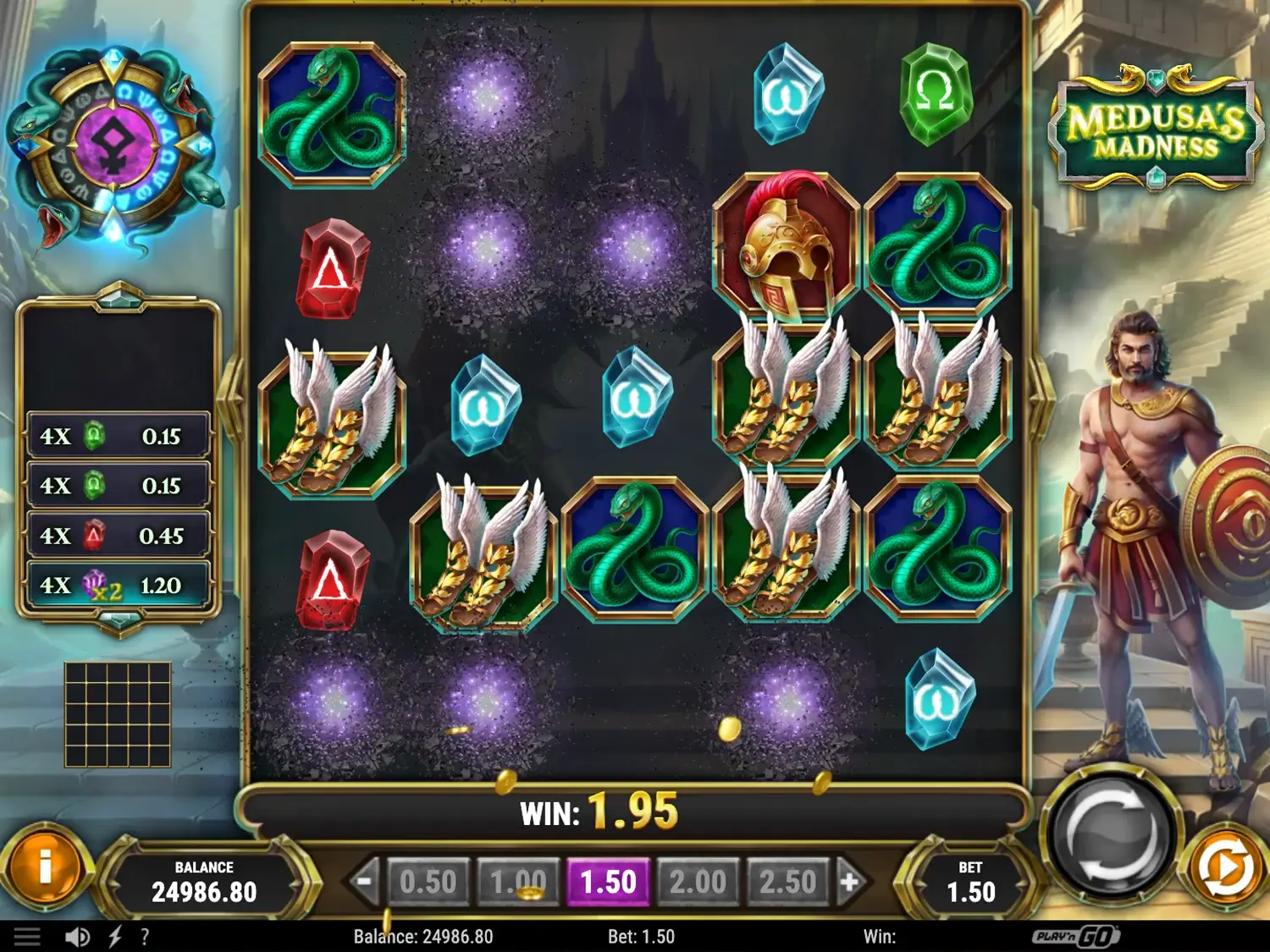Toggle sound with the speaker icon

77,937
